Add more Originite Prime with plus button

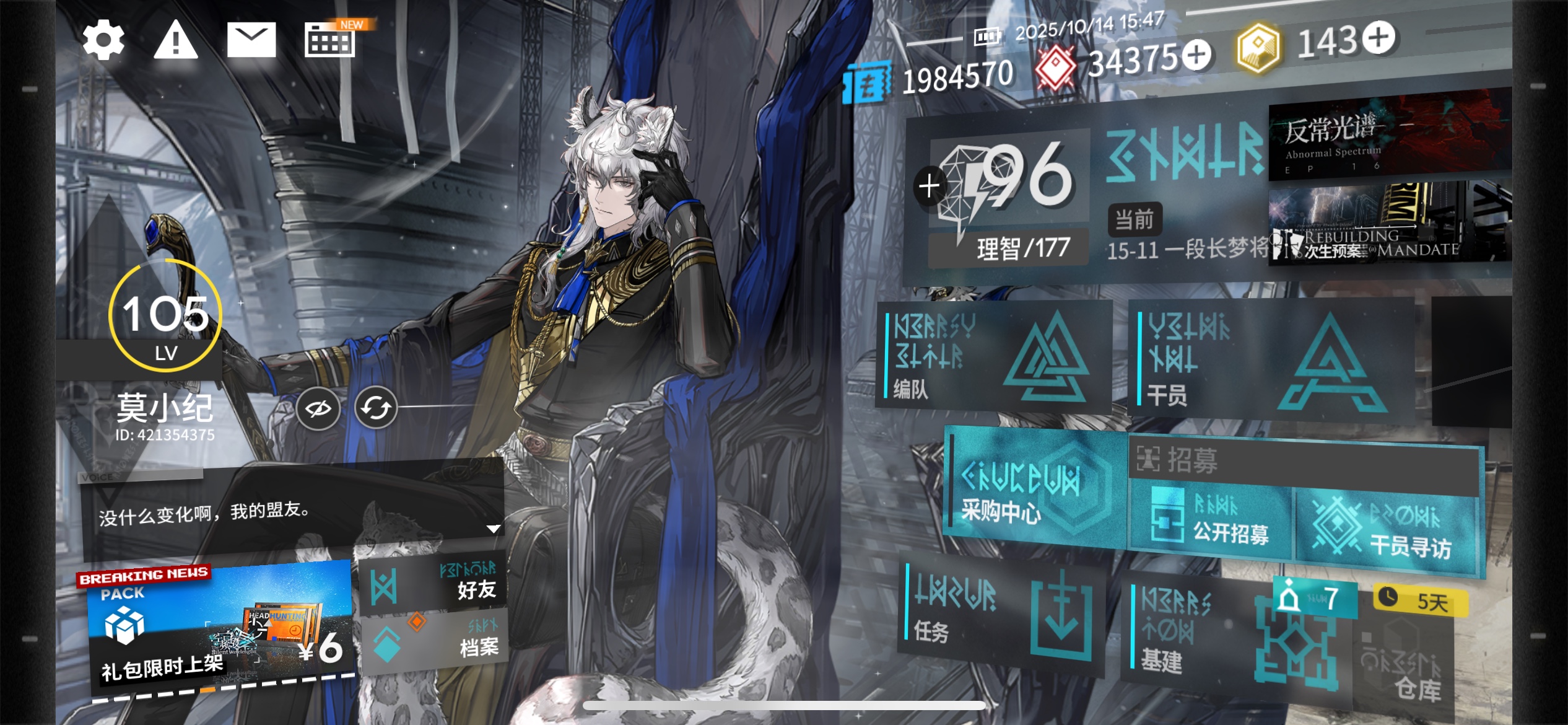[1378, 38]
